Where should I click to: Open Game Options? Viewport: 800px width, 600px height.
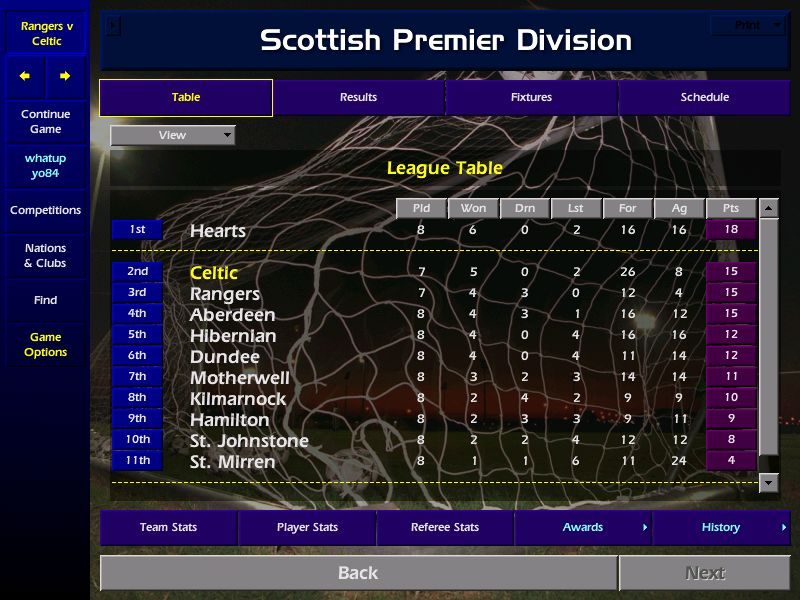point(45,345)
